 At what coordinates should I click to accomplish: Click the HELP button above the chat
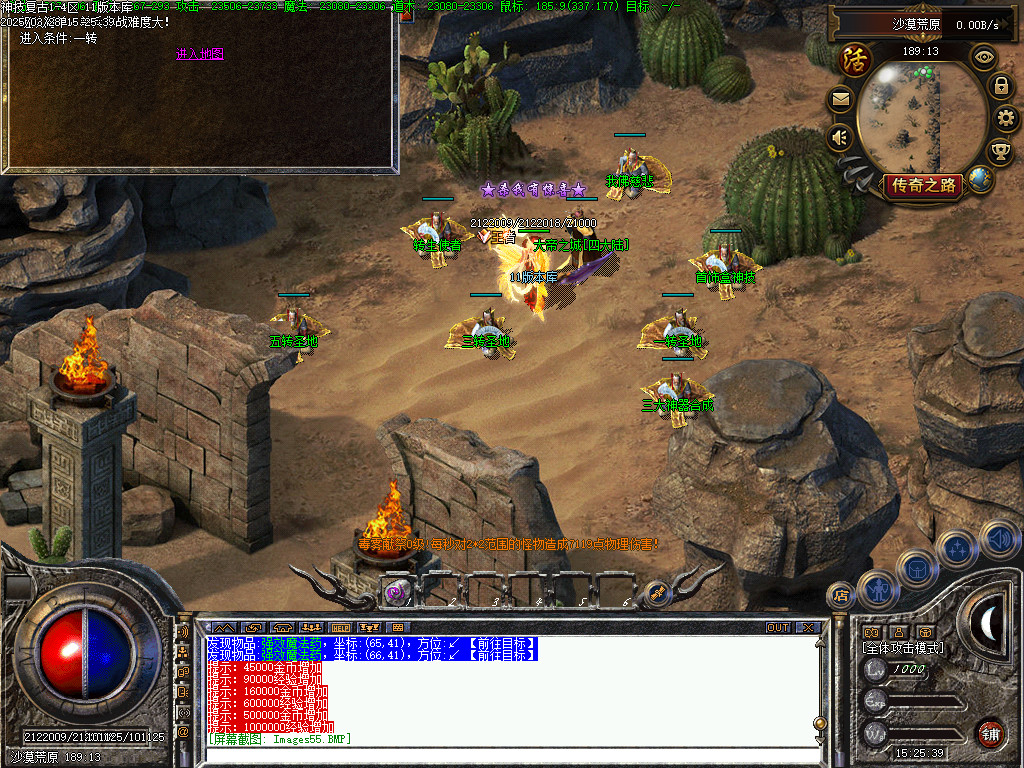point(340,628)
